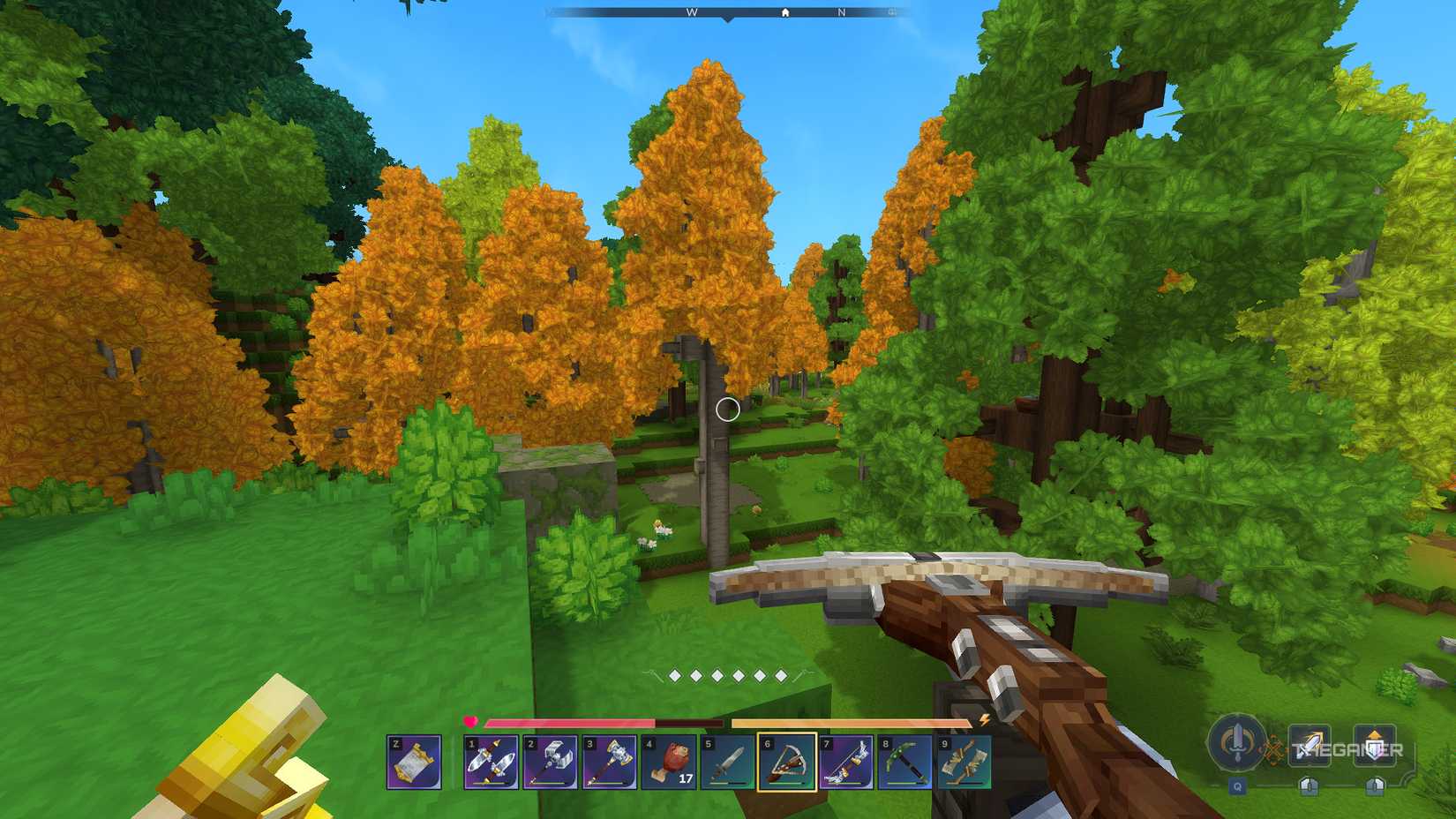Click the W direction marker on the compass

pos(691,13)
